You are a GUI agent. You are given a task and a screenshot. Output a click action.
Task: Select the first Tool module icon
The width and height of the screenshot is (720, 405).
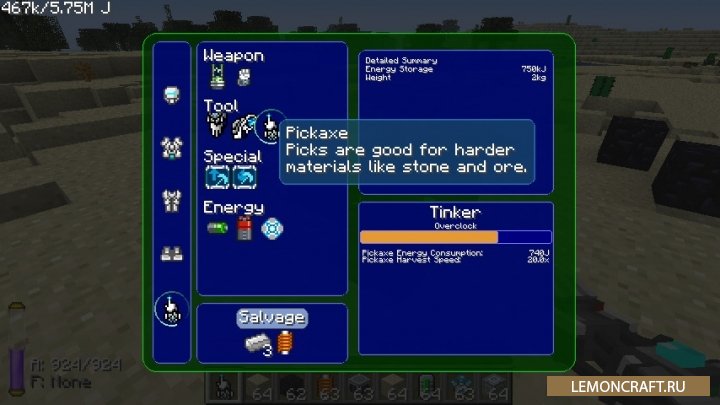click(217, 126)
